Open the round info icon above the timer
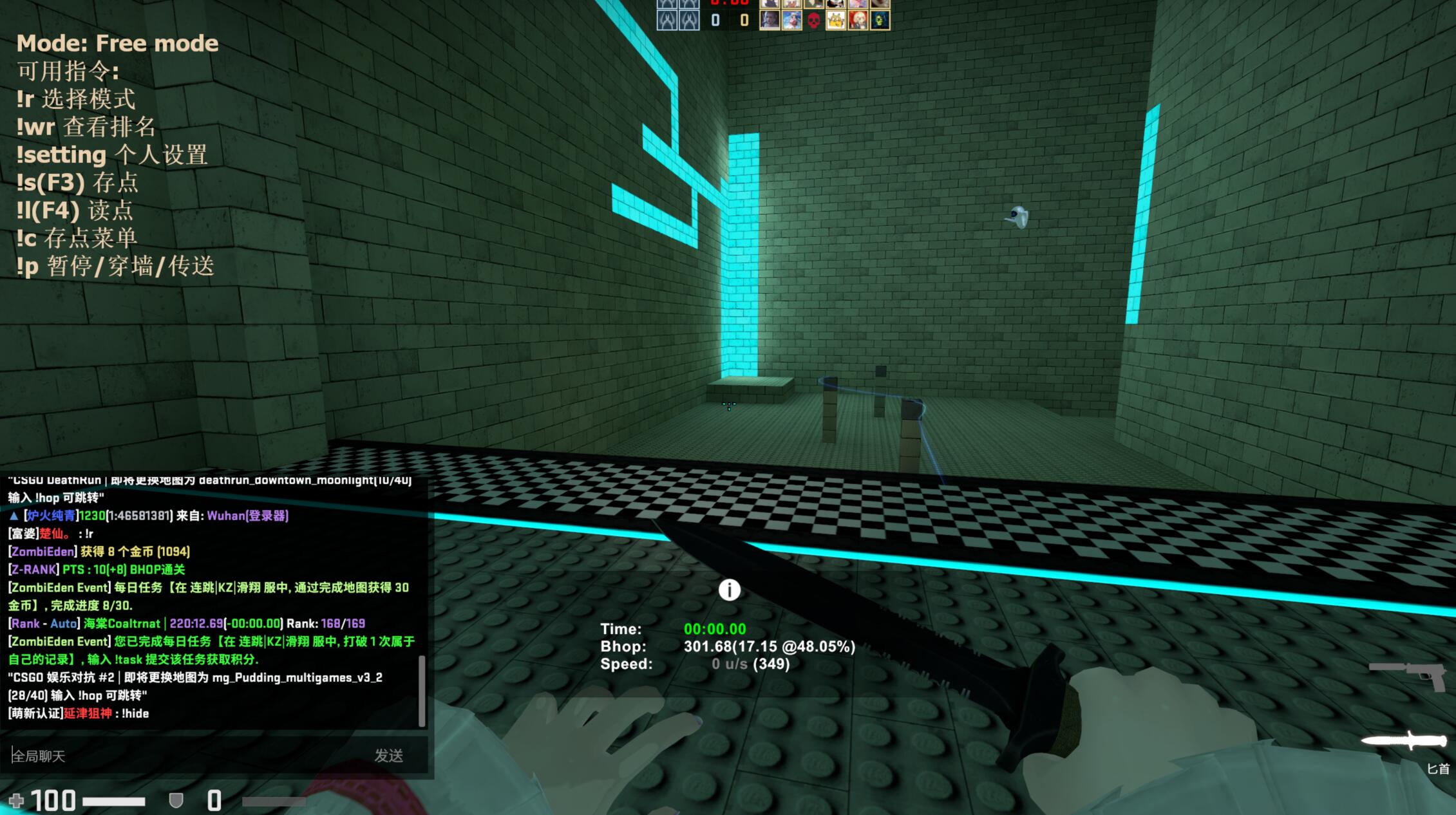This screenshot has width=1456, height=815. pos(729,590)
